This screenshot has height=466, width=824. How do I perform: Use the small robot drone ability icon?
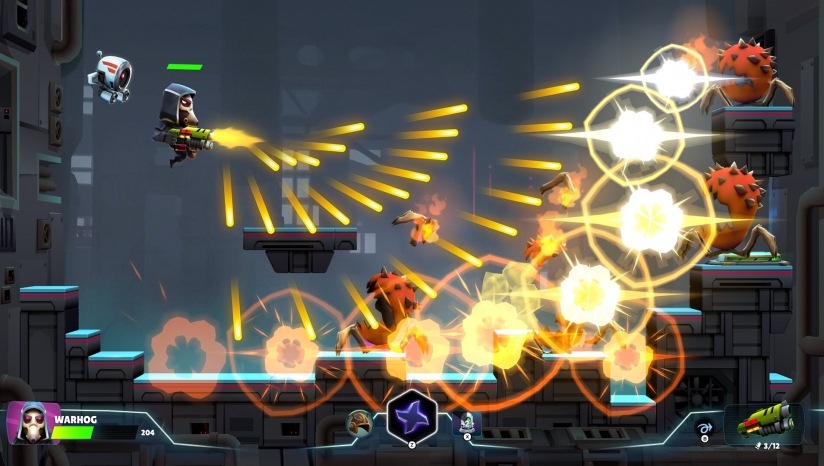tap(467, 424)
